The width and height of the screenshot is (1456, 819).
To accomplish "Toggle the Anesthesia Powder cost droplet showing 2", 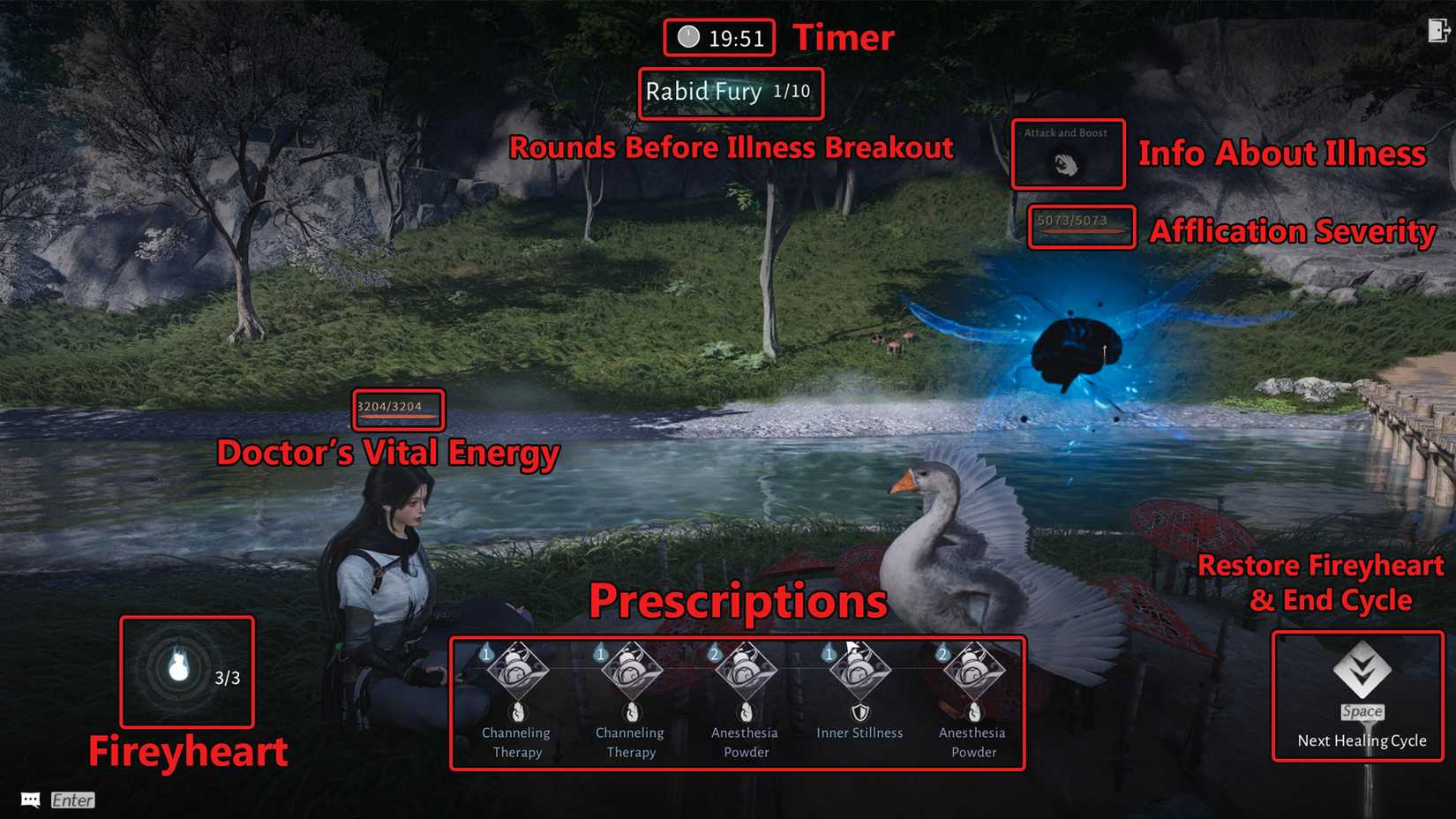I will click(715, 654).
